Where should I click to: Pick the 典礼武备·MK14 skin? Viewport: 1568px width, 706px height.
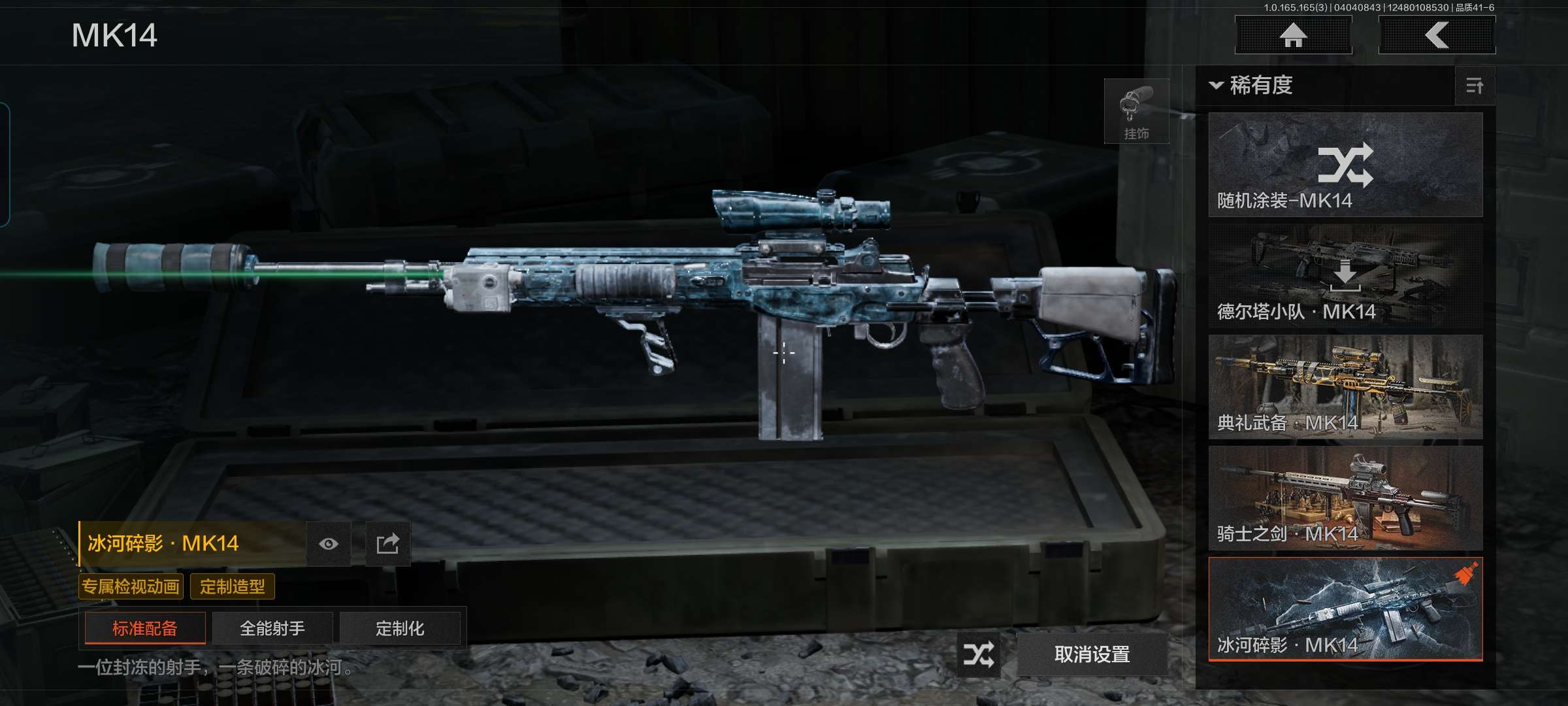[x=1345, y=387]
